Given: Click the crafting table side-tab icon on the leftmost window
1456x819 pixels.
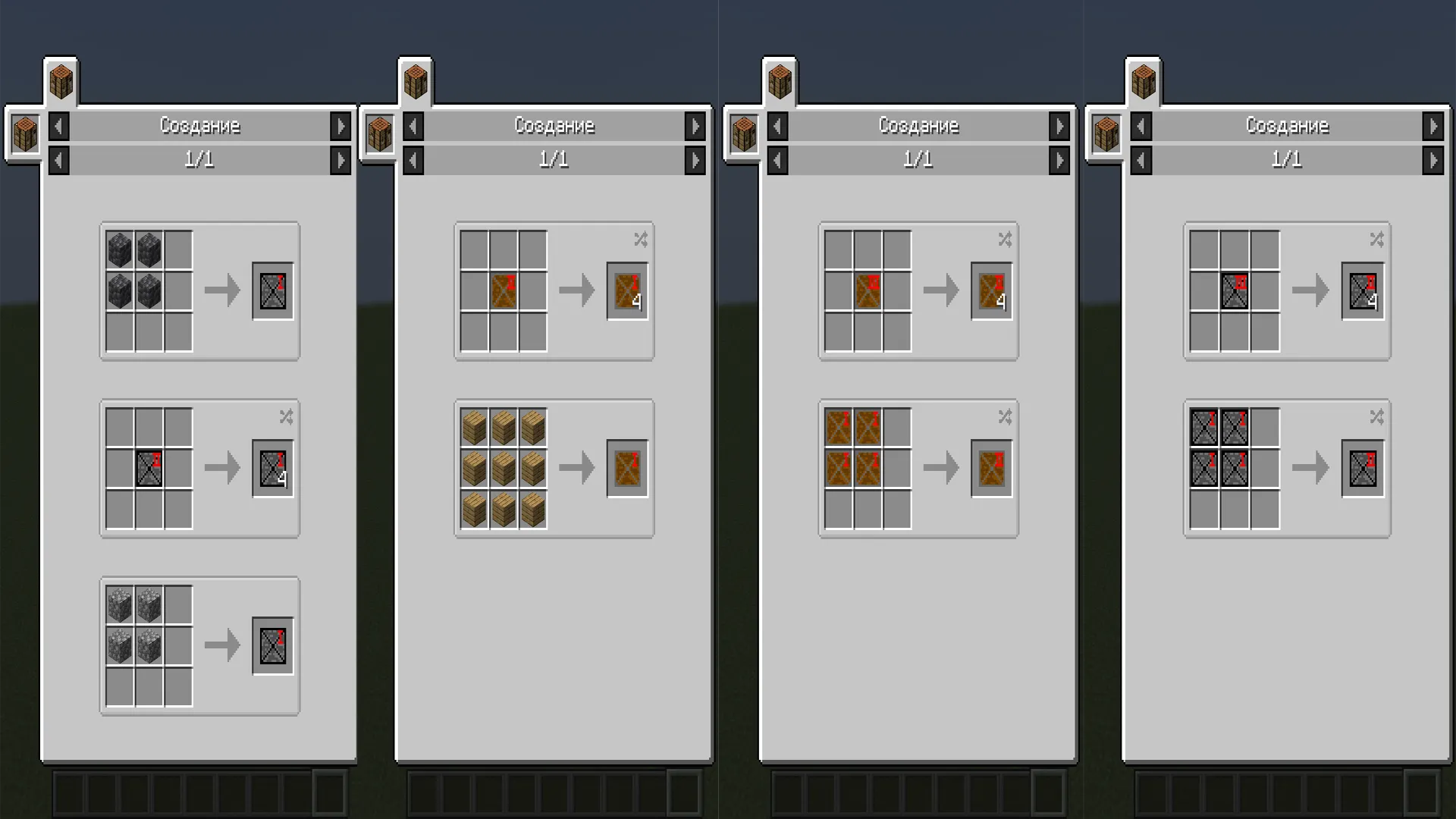Looking at the screenshot, I should point(25,135).
